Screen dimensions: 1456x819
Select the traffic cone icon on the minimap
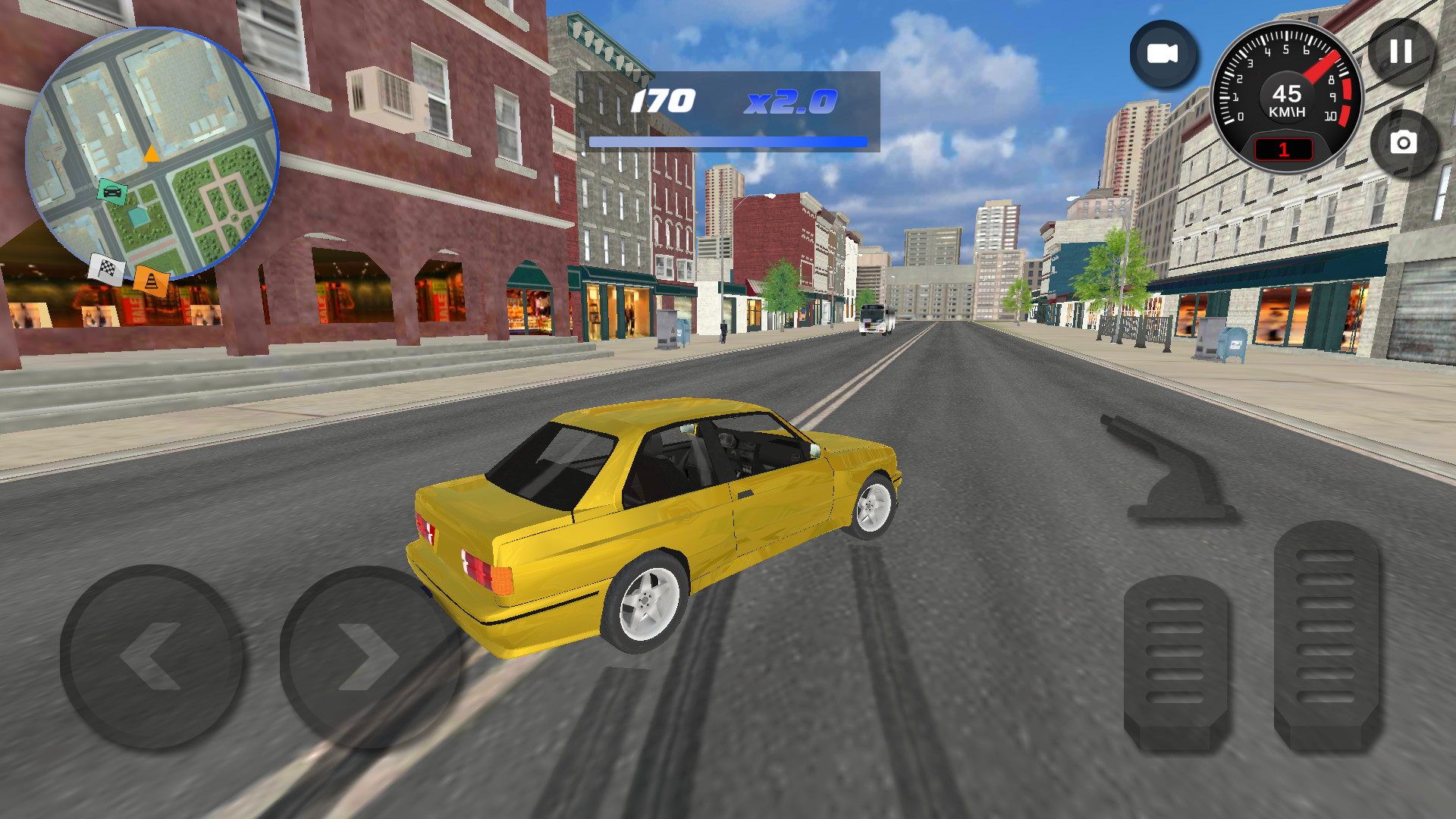pyautogui.click(x=151, y=282)
